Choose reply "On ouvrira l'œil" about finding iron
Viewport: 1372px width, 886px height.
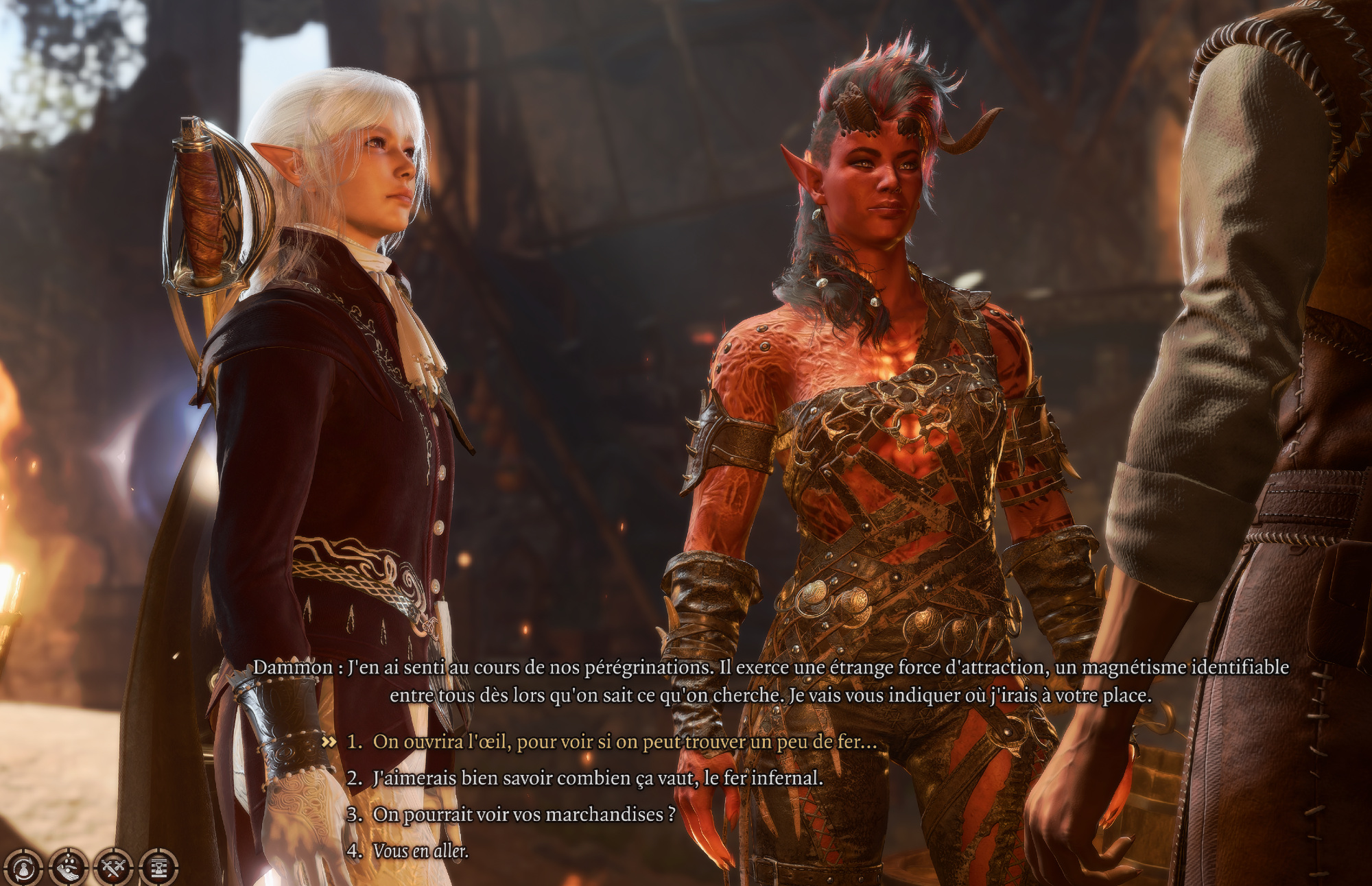tap(624, 742)
